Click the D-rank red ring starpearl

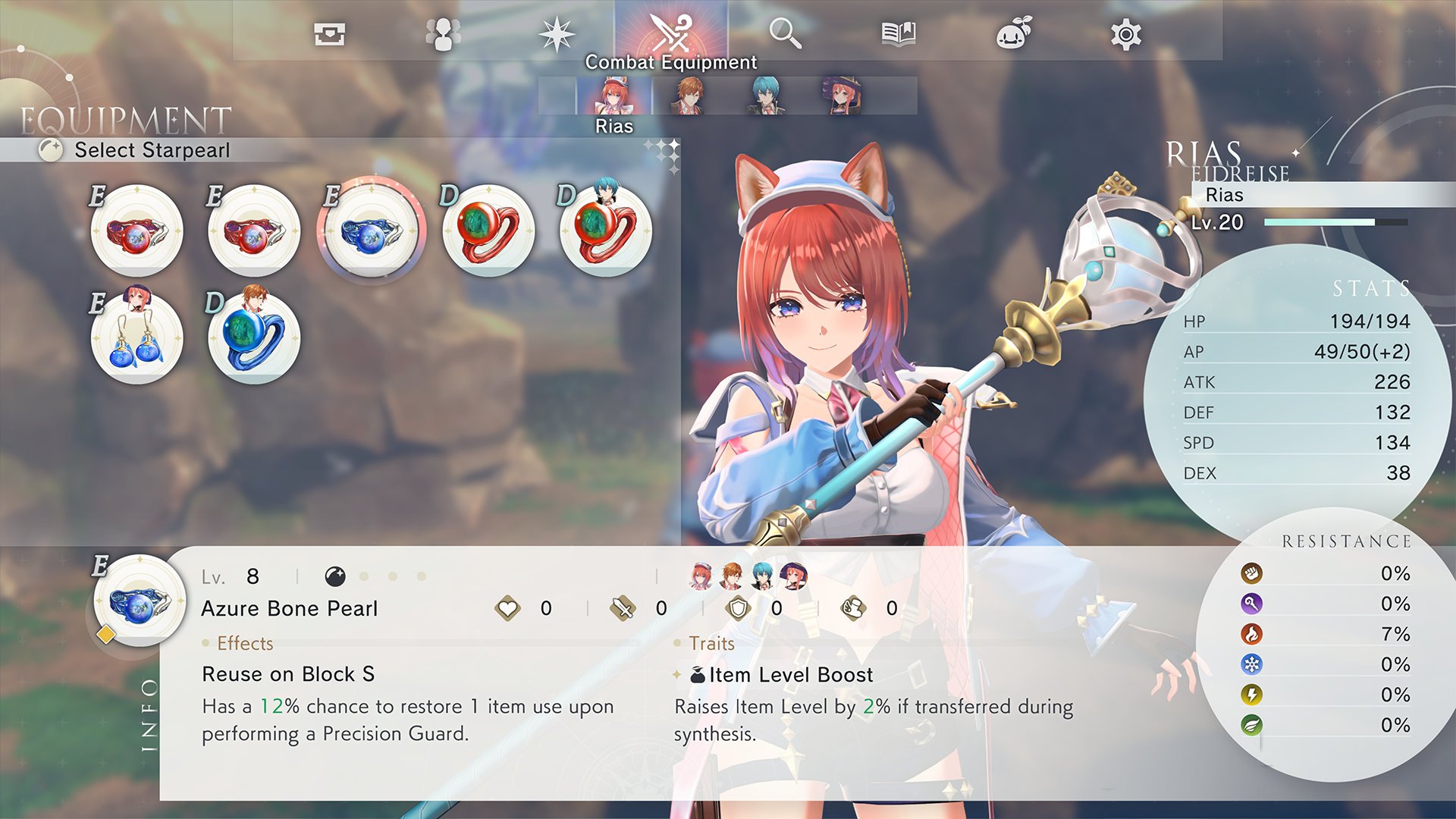(487, 230)
